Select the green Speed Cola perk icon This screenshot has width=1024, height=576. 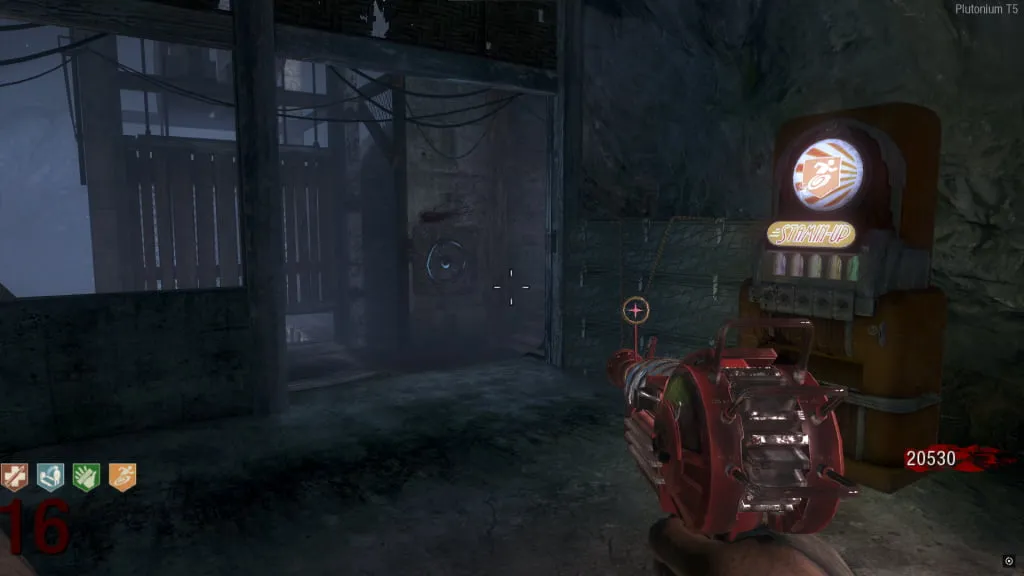[86, 478]
